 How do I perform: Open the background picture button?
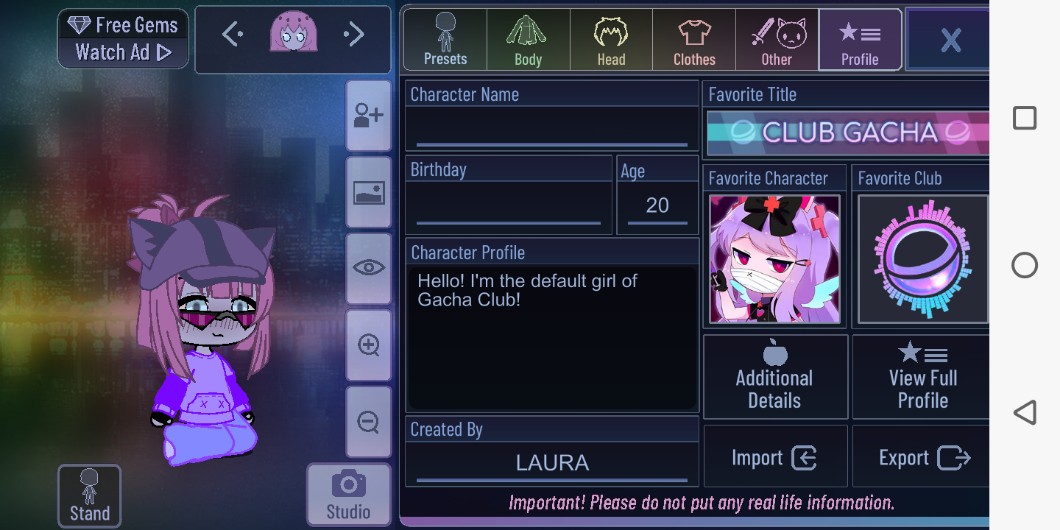click(368, 192)
